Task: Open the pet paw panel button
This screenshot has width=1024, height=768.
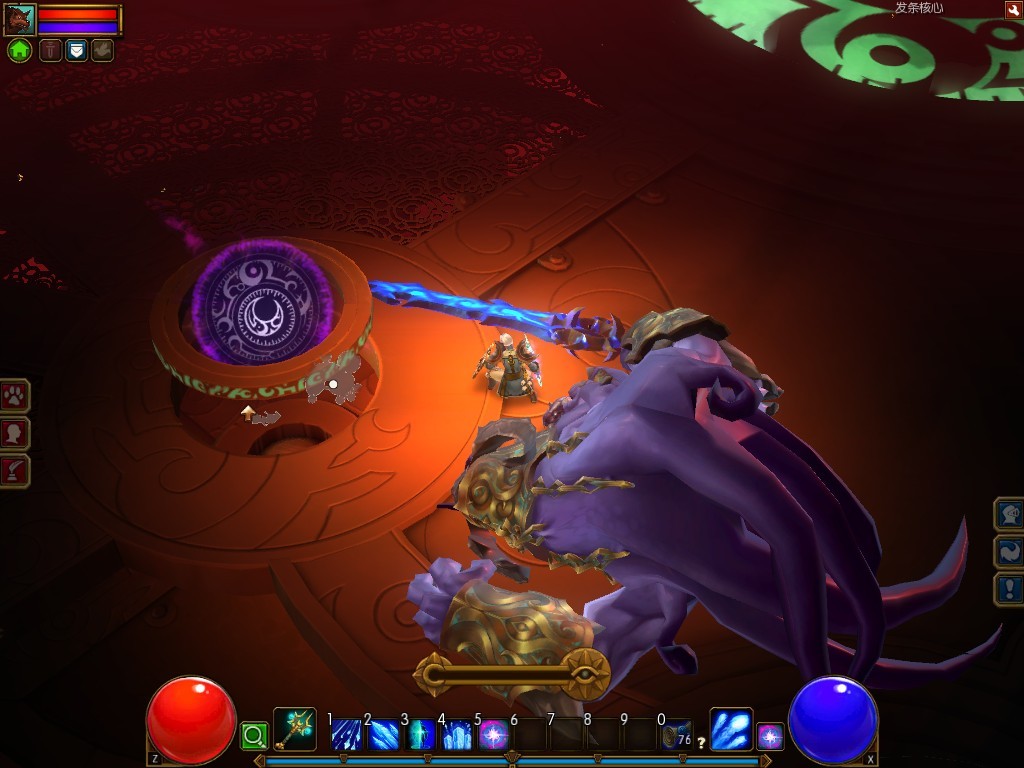Action: point(15,396)
